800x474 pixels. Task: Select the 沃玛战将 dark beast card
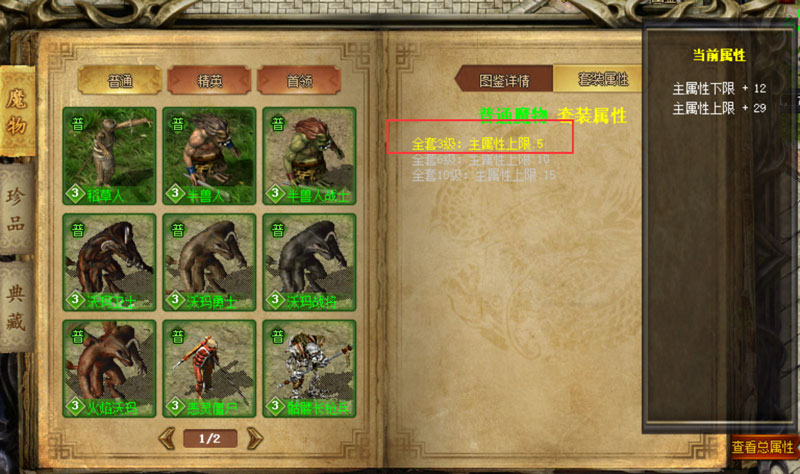pos(309,261)
